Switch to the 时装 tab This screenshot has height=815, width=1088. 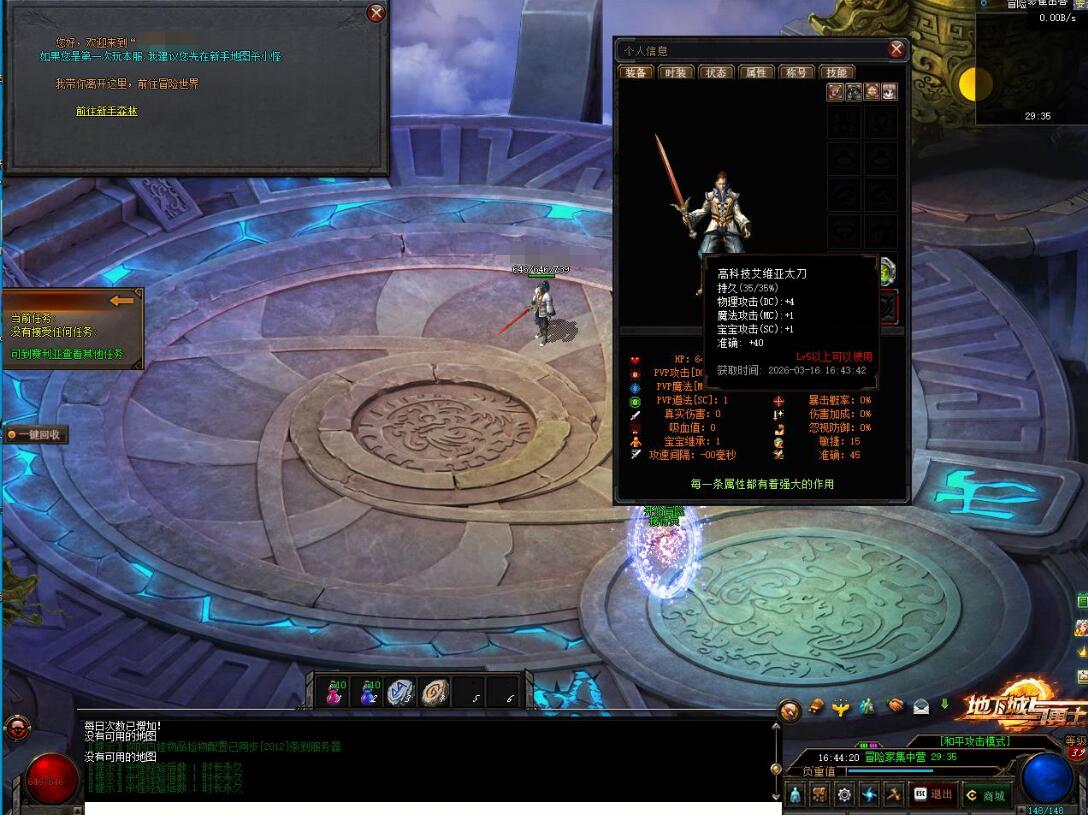tap(676, 72)
